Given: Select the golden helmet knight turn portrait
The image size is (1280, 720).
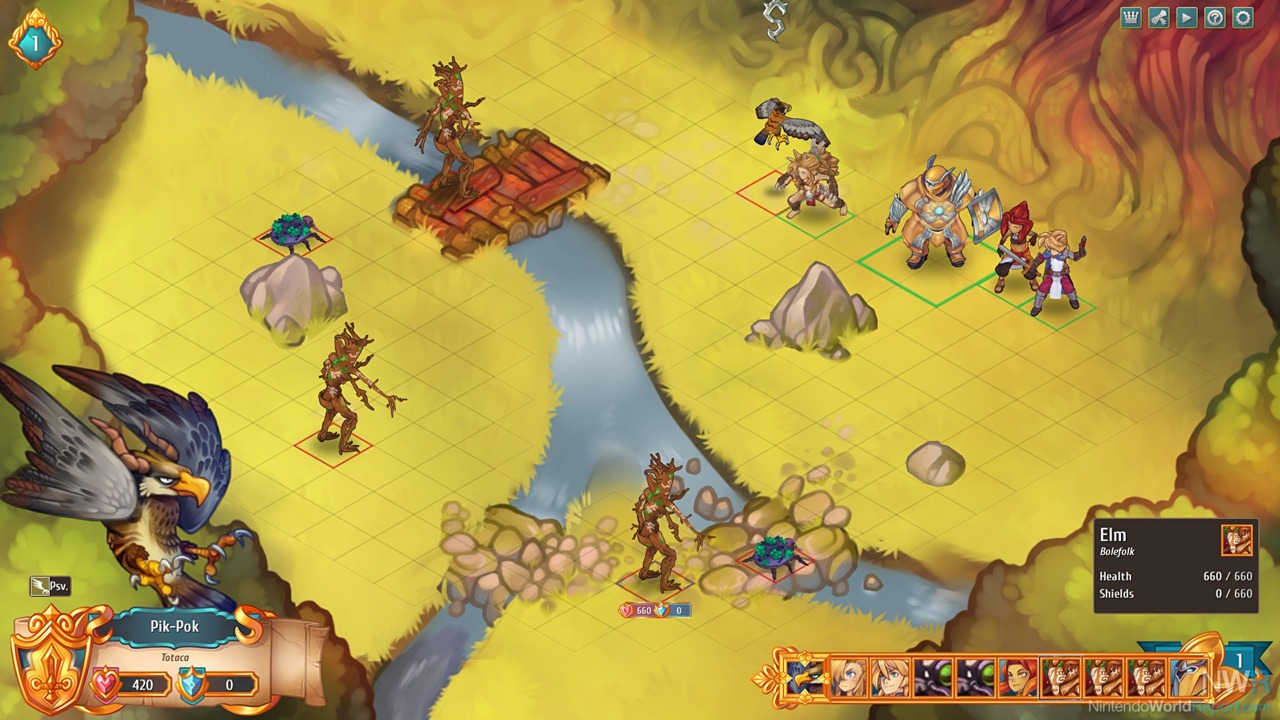Looking at the screenshot, I should pos(1189,677).
